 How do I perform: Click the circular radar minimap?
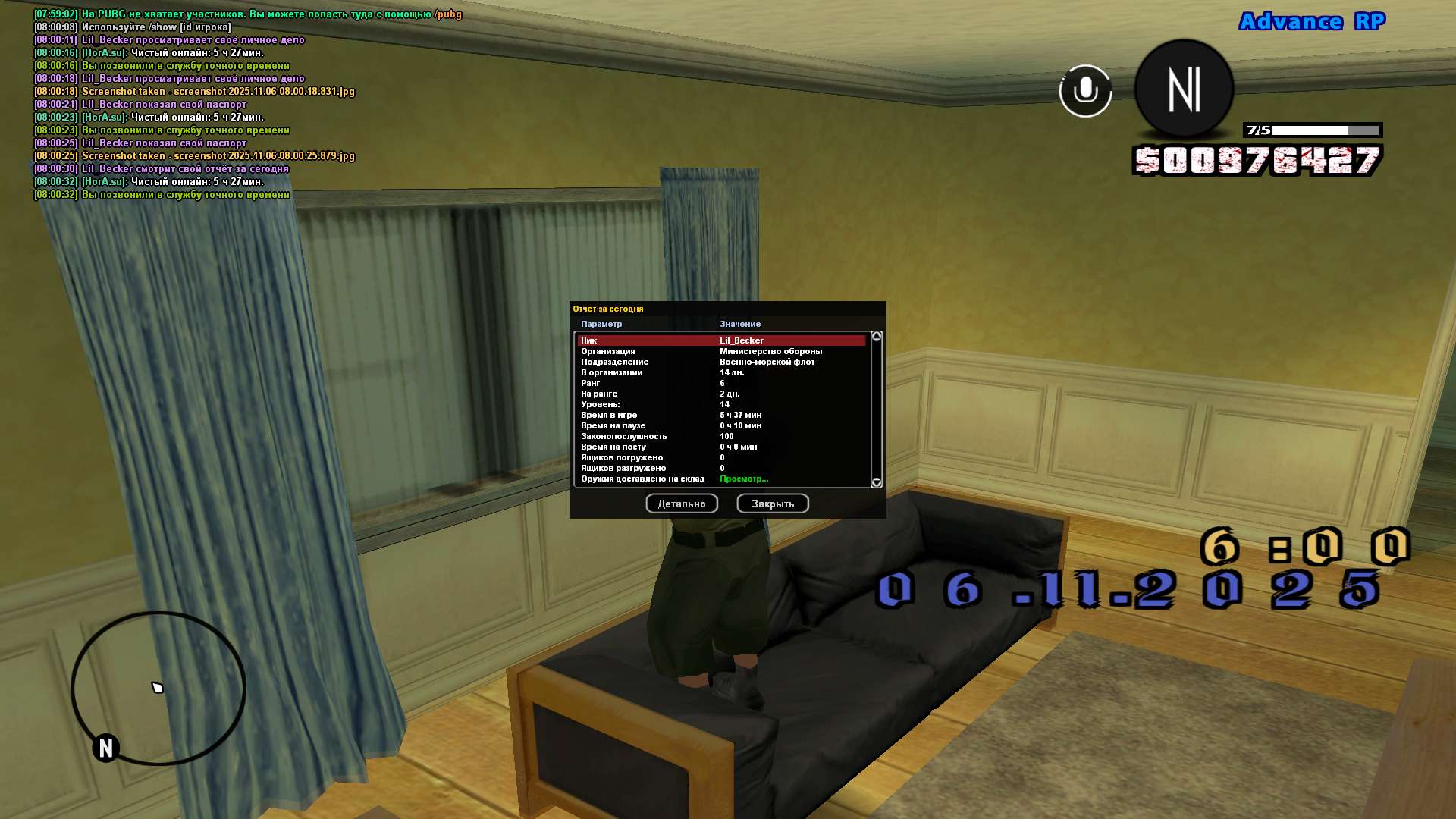pyautogui.click(x=158, y=688)
